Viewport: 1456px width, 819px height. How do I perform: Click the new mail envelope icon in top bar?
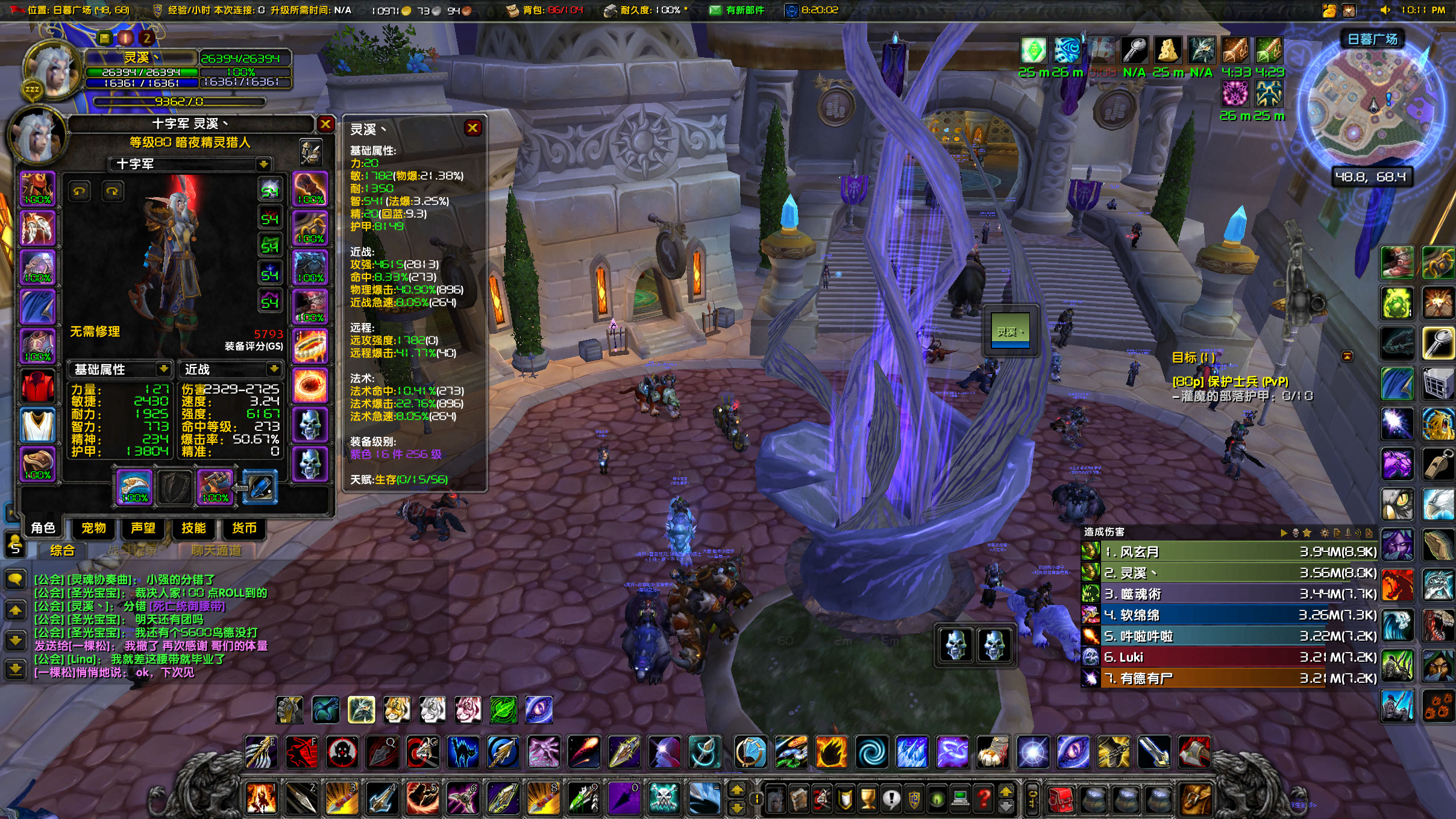717,10
